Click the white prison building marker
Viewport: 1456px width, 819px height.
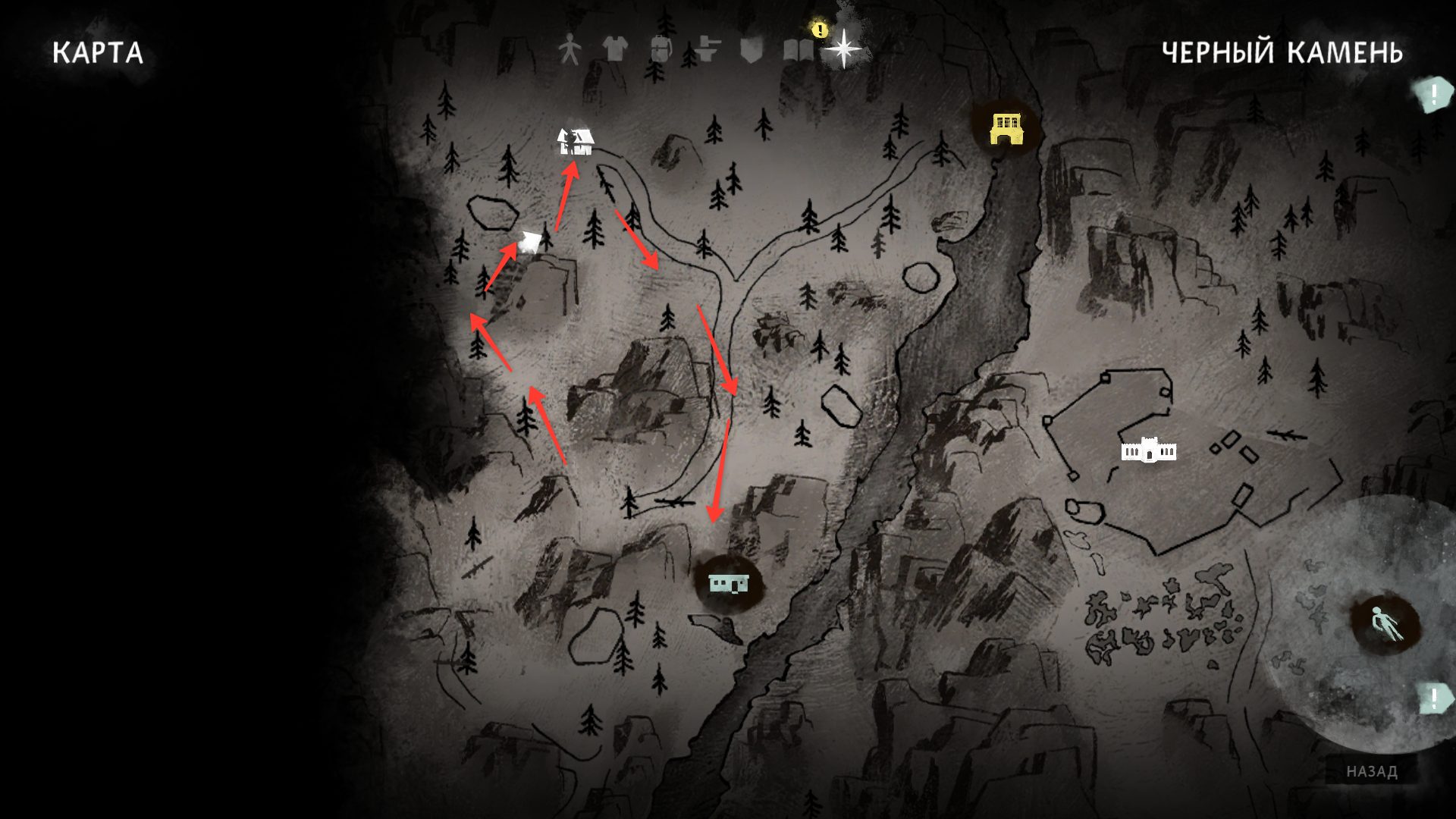(1149, 450)
